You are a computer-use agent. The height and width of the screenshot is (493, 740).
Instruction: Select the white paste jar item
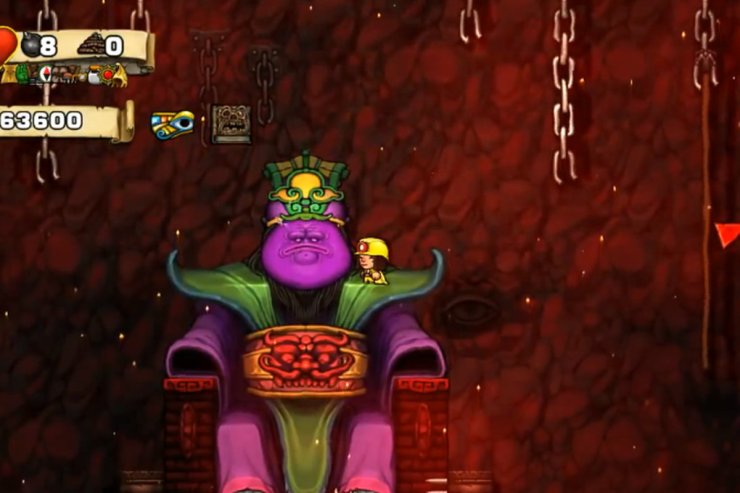(93, 75)
